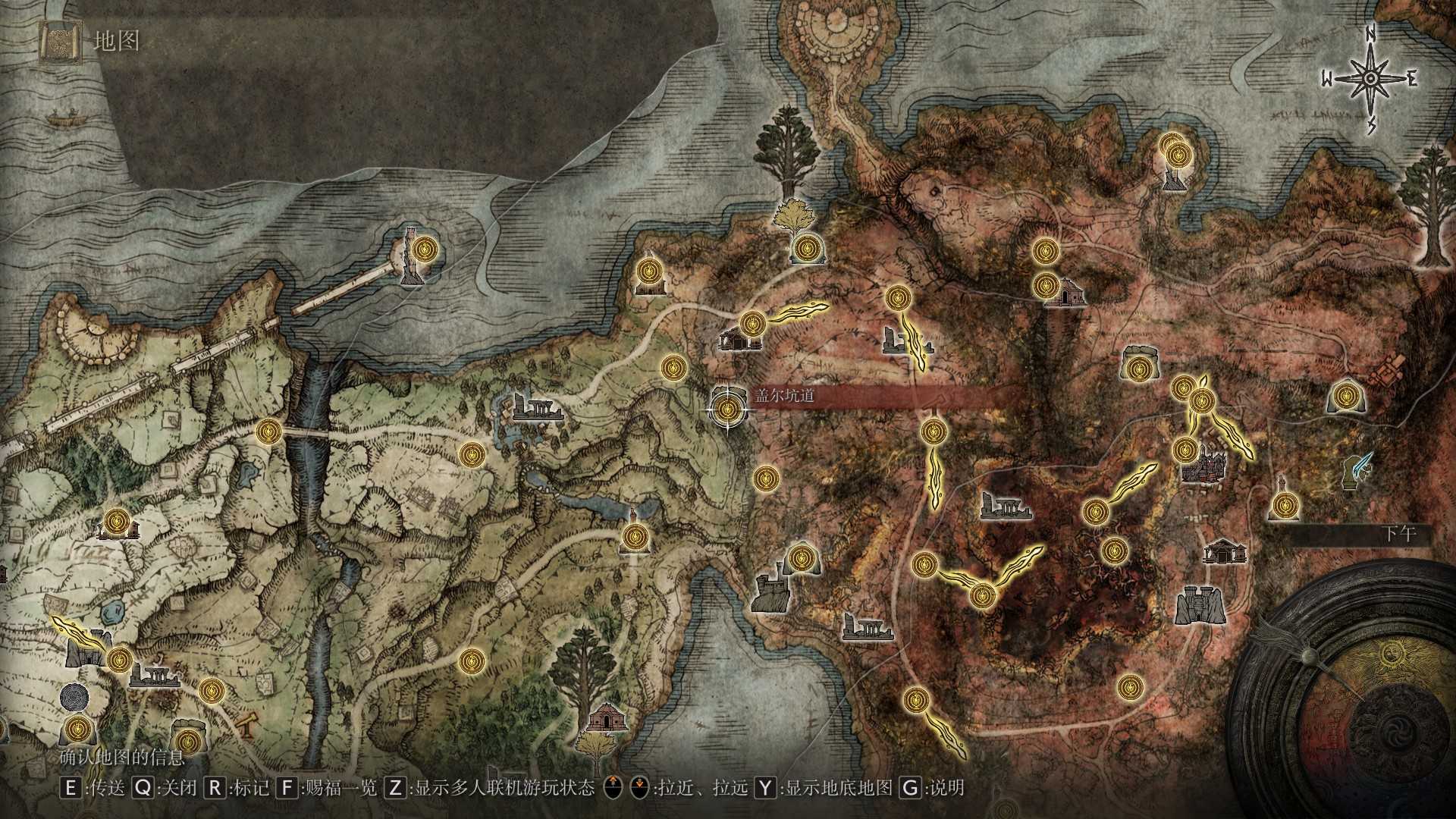Viewport: 1456px width, 819px height.
Task: Select the grace left of the domed hut icon
Action: pyautogui.click(x=1046, y=285)
